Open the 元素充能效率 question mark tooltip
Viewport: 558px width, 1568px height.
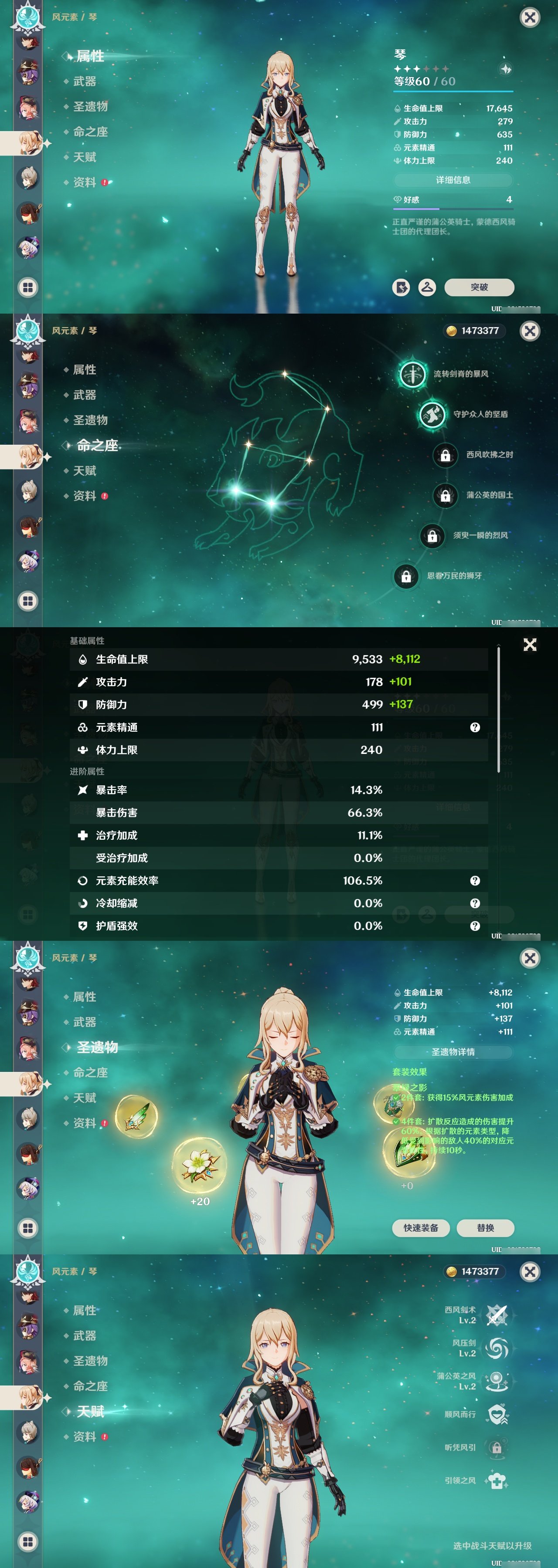(475, 880)
